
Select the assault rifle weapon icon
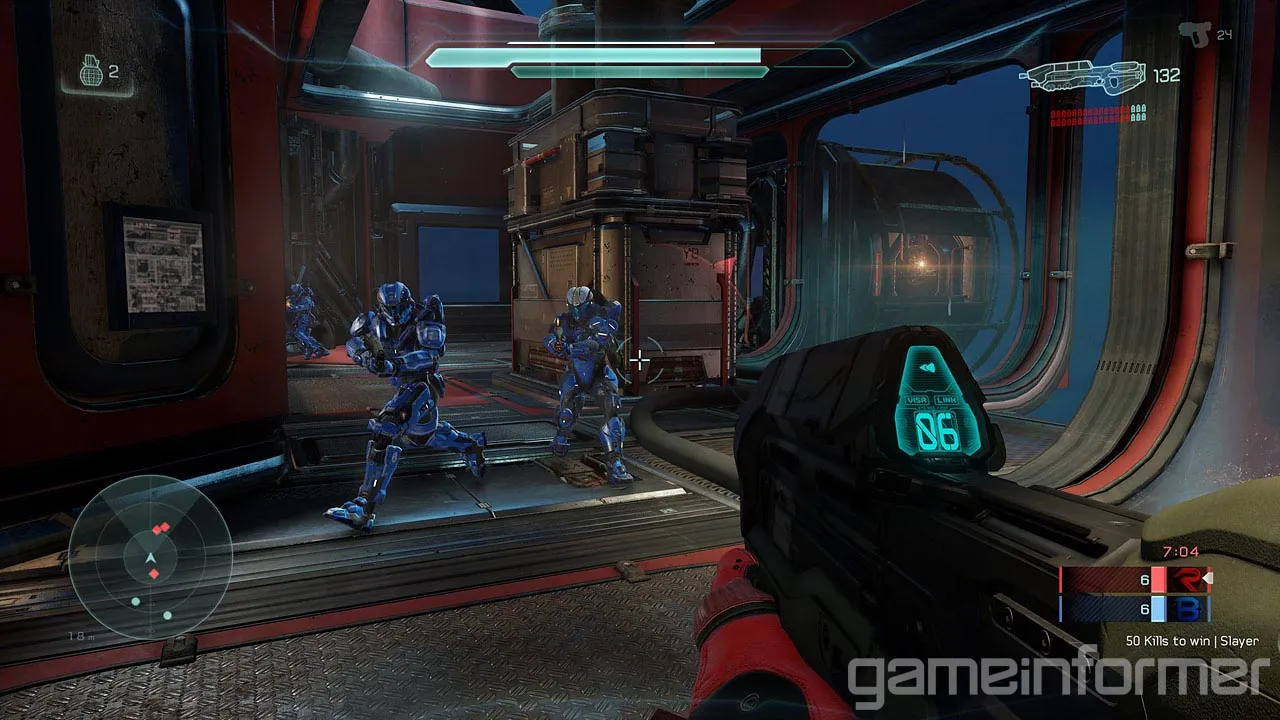coord(1083,76)
